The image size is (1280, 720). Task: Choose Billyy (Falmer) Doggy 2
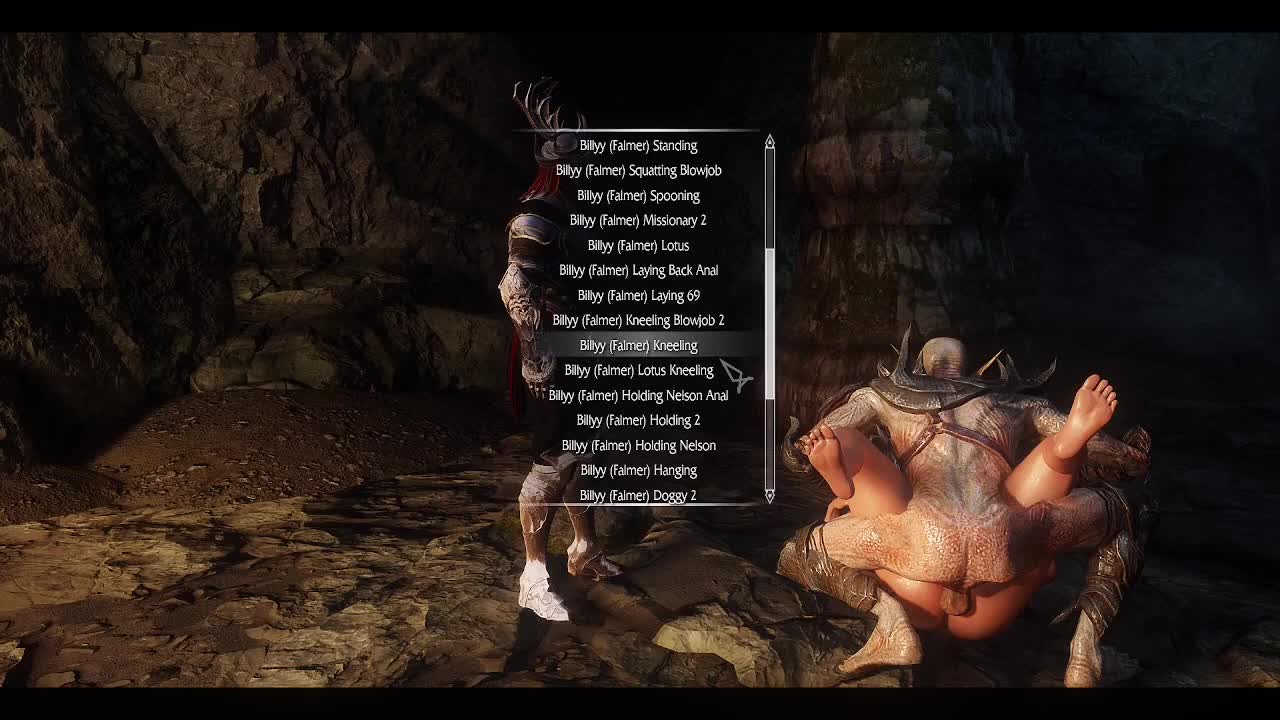[x=638, y=496]
